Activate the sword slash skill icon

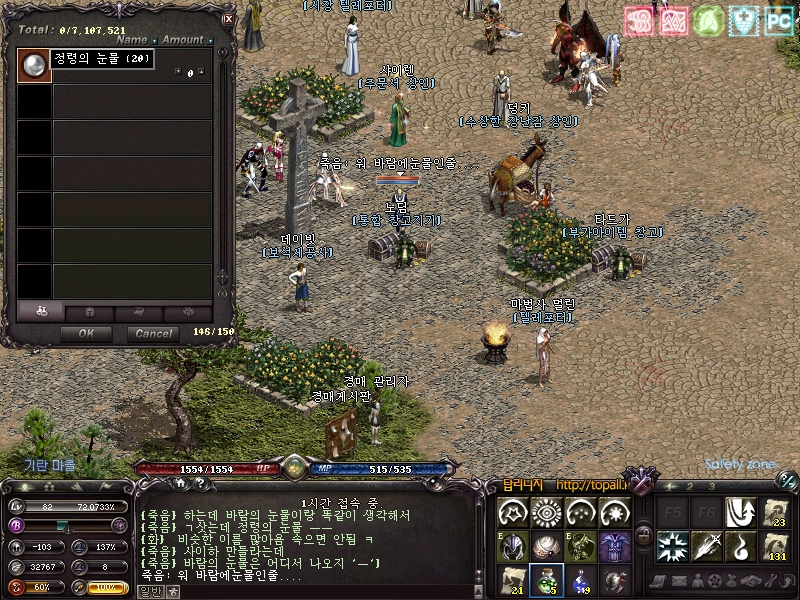tap(707, 546)
